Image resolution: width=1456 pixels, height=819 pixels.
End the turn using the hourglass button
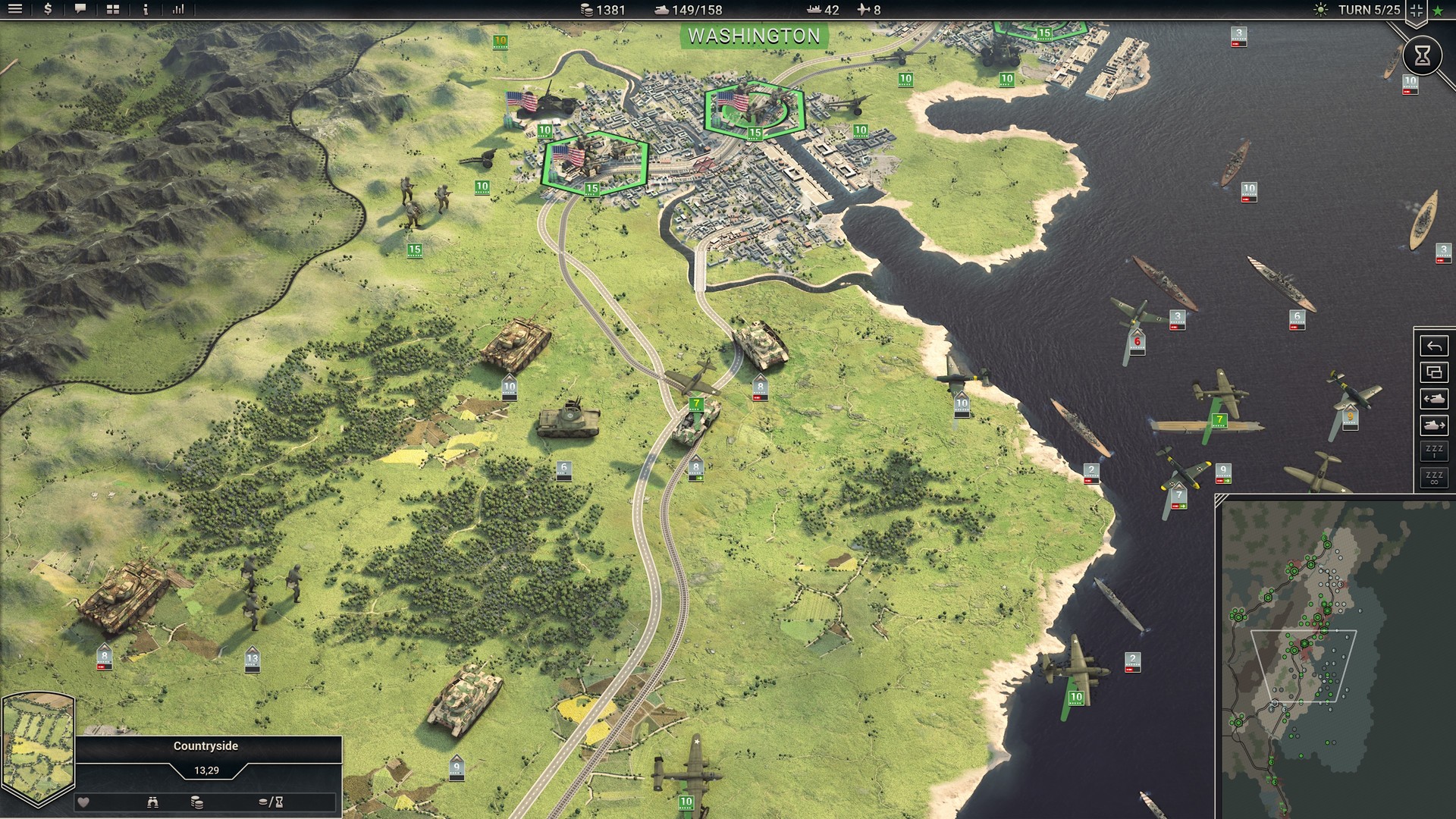coord(1423,55)
